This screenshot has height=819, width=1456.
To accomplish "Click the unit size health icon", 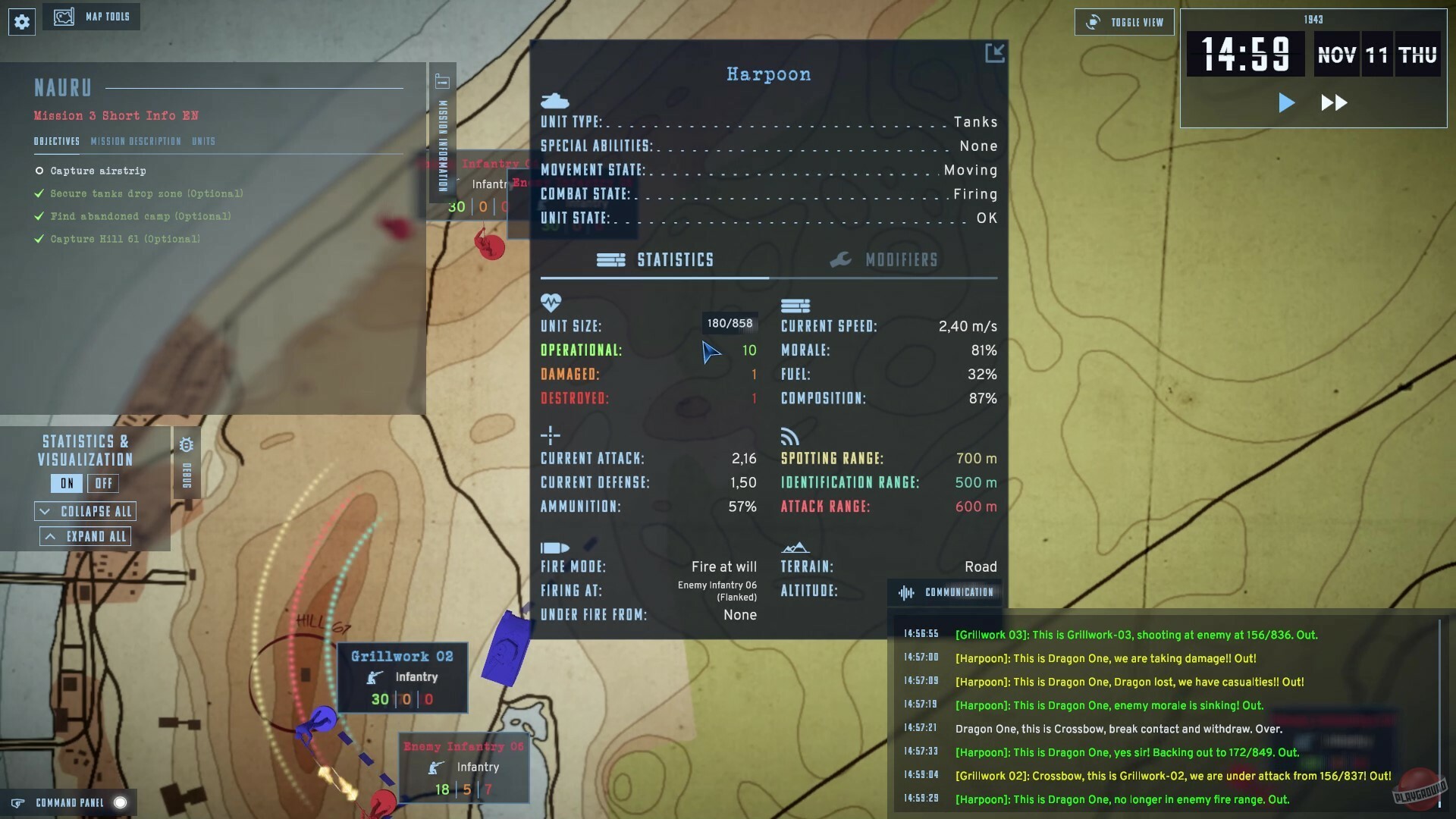I will (x=550, y=303).
